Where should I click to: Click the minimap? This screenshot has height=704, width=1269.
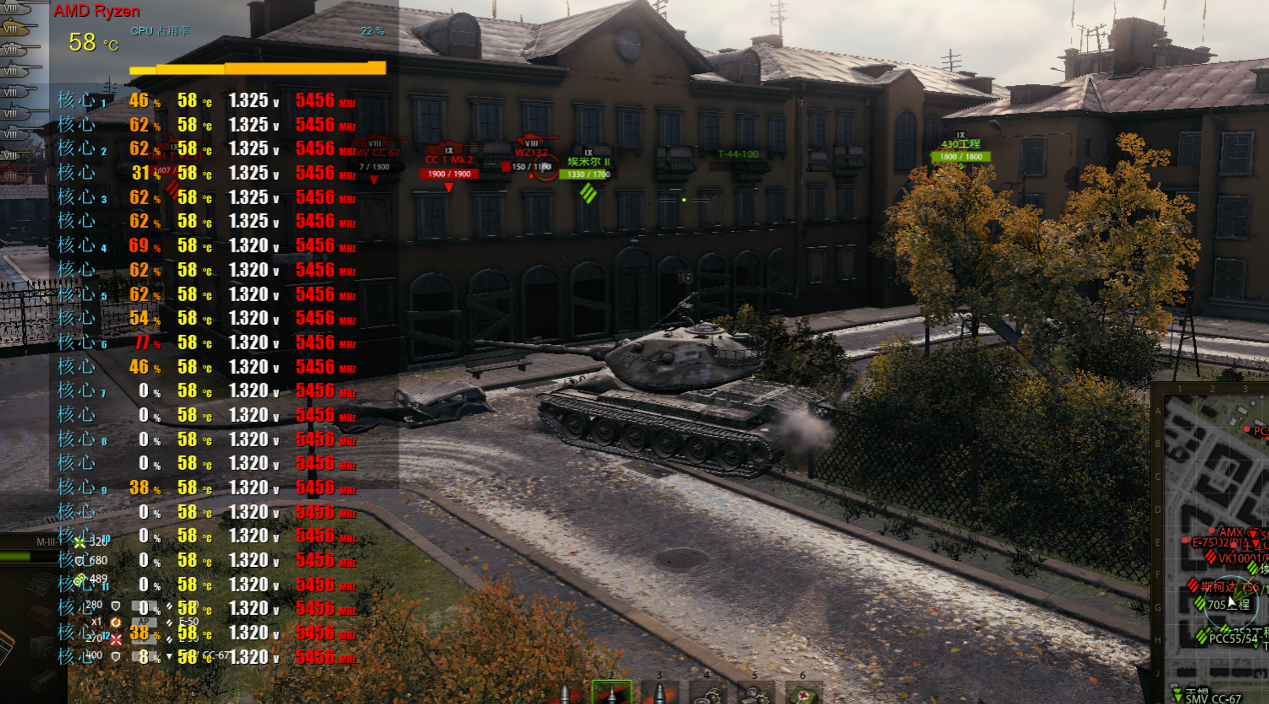pos(1210,542)
